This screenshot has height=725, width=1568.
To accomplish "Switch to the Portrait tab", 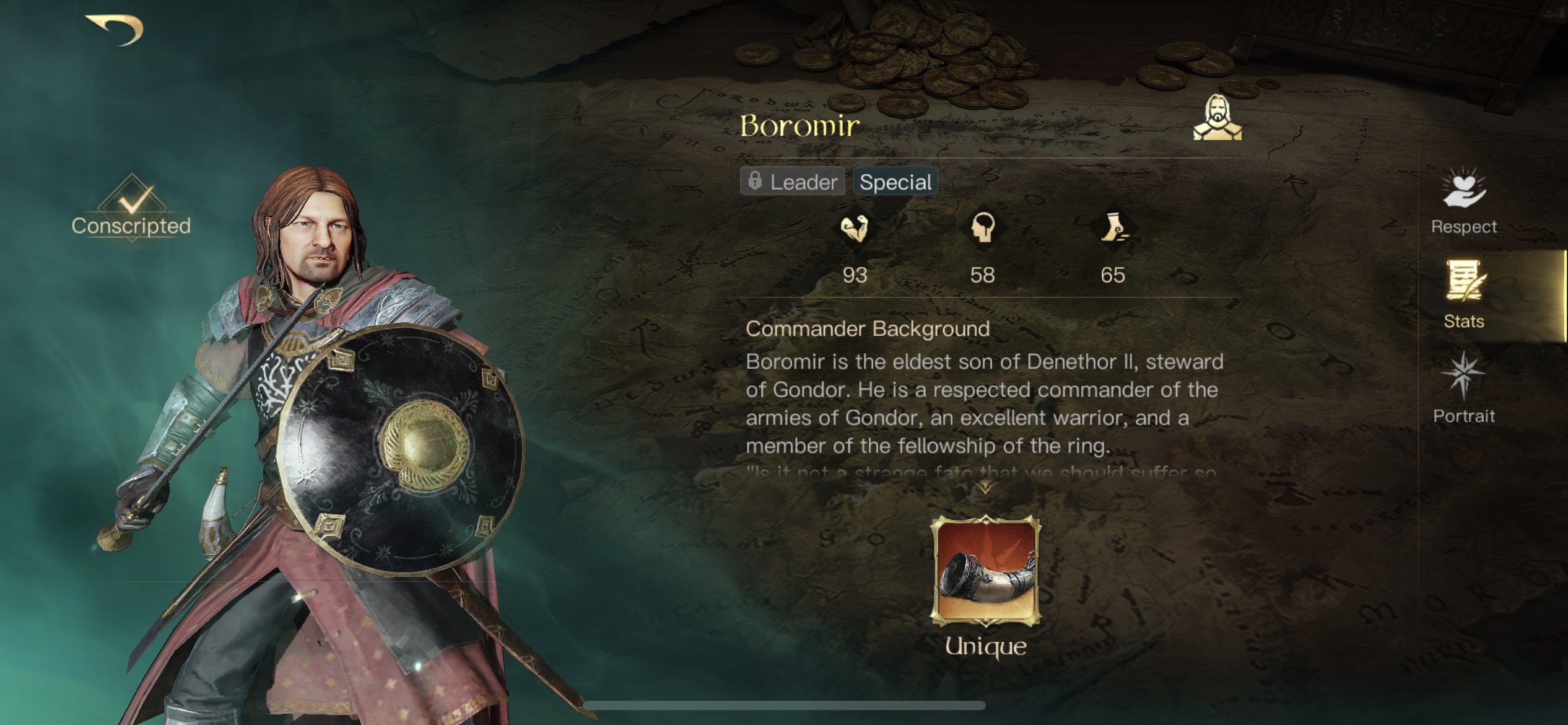I will [x=1463, y=416].
